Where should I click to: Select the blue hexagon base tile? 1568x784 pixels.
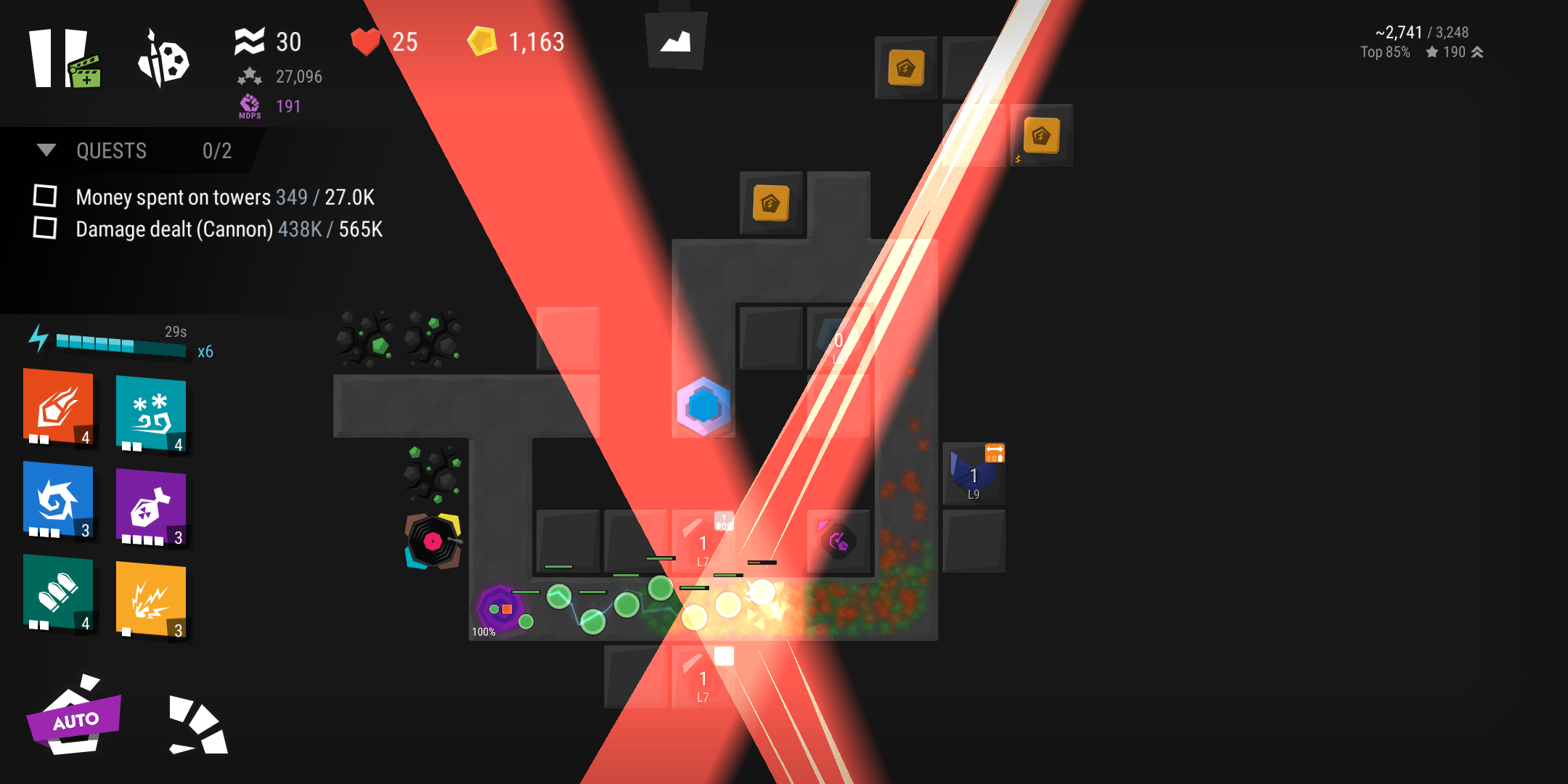click(703, 407)
